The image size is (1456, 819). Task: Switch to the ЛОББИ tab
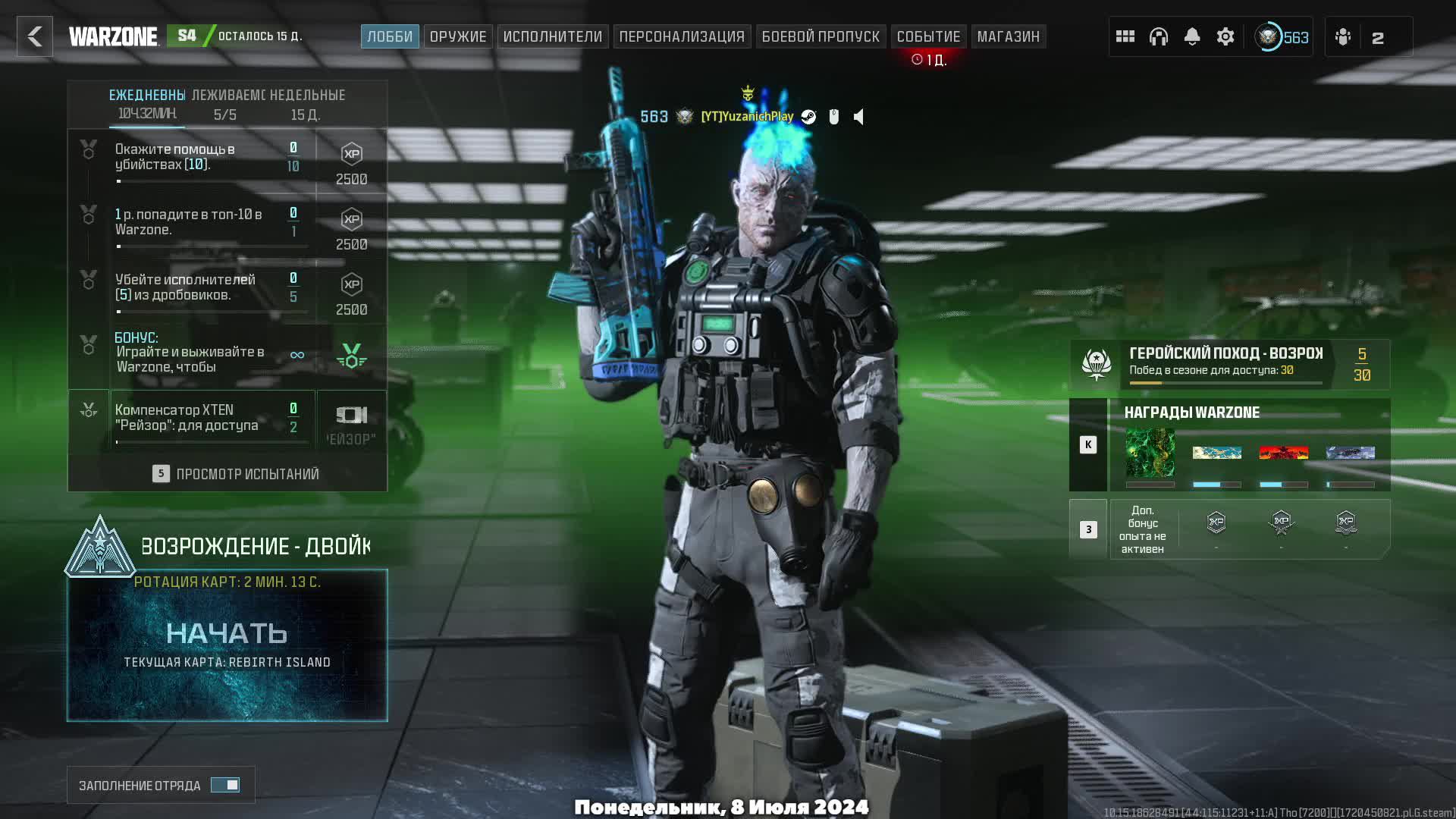click(390, 36)
